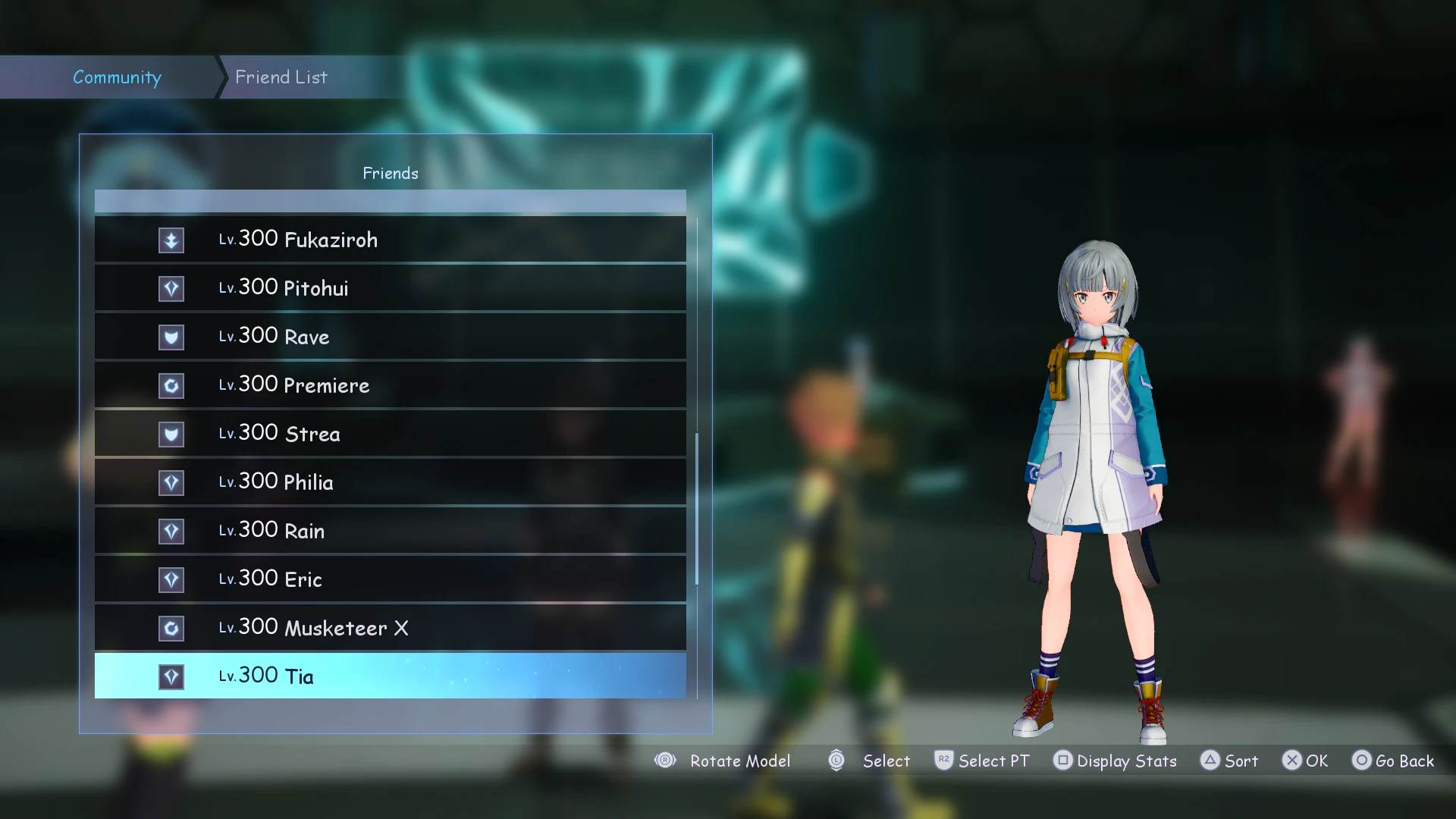Choose the highlighted Tia row
Image resolution: width=1456 pixels, height=819 pixels.
tap(390, 676)
